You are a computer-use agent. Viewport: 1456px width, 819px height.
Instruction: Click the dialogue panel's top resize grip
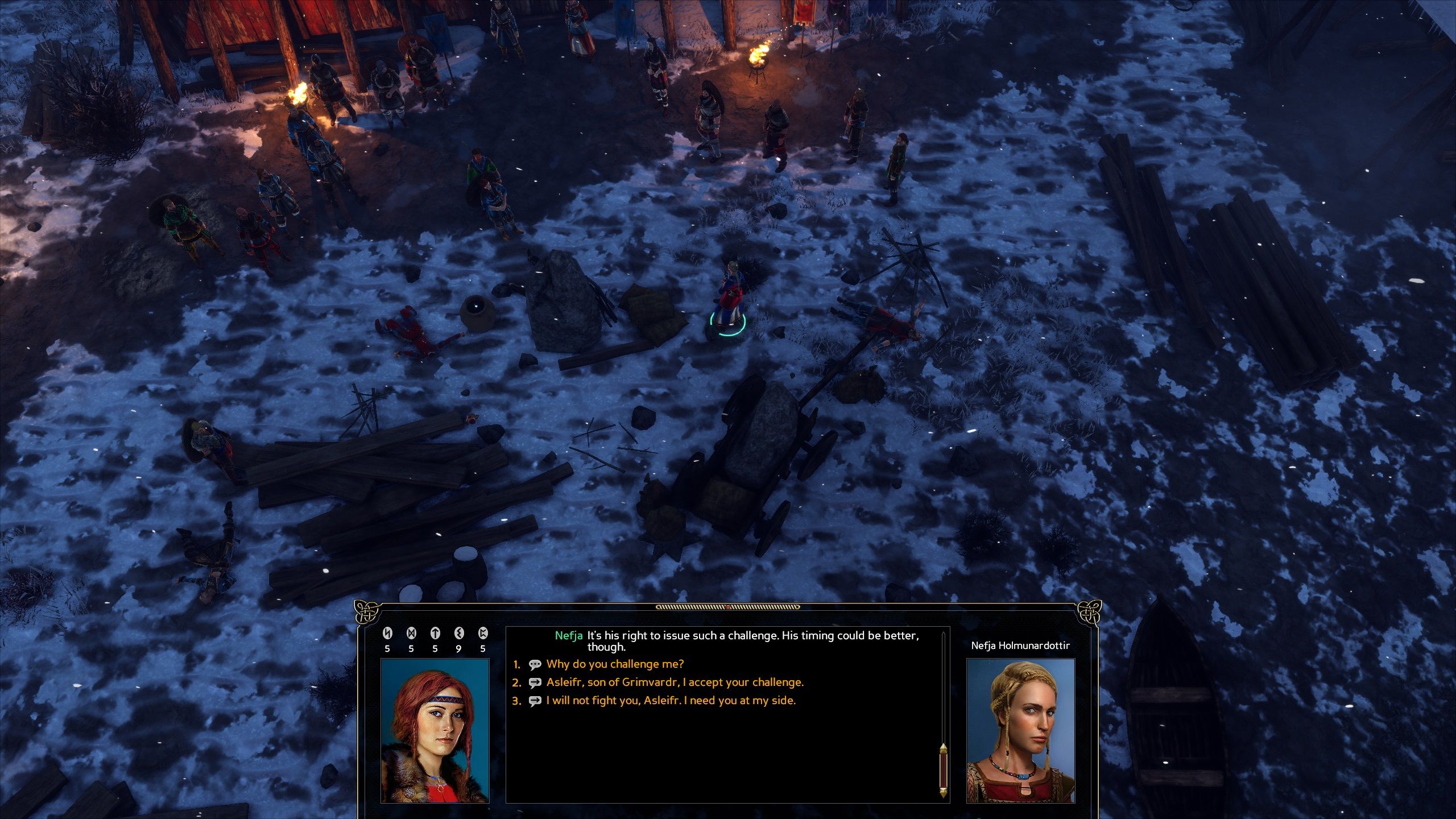727,607
